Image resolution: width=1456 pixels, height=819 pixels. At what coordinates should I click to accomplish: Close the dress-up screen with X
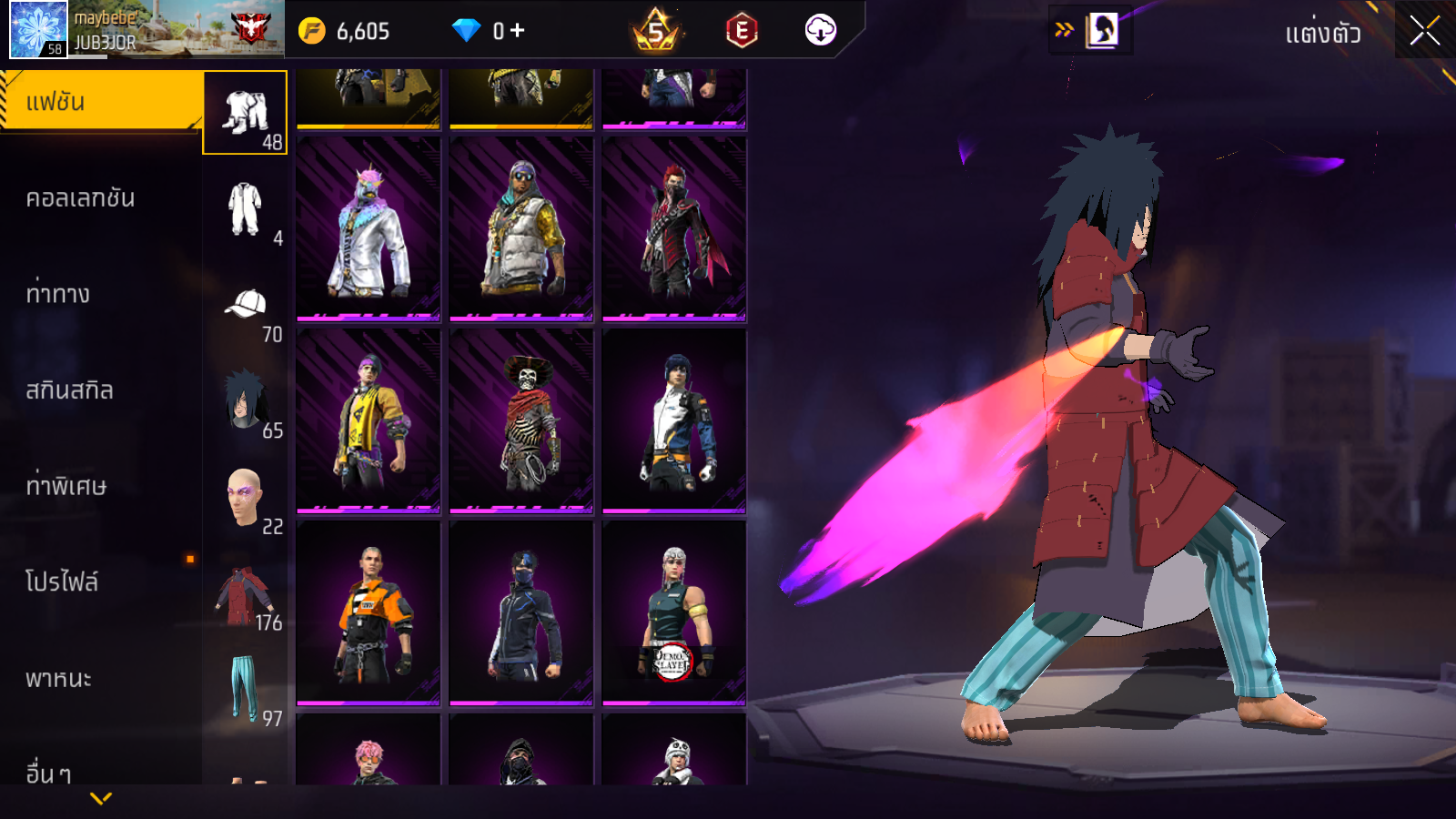(x=1424, y=31)
